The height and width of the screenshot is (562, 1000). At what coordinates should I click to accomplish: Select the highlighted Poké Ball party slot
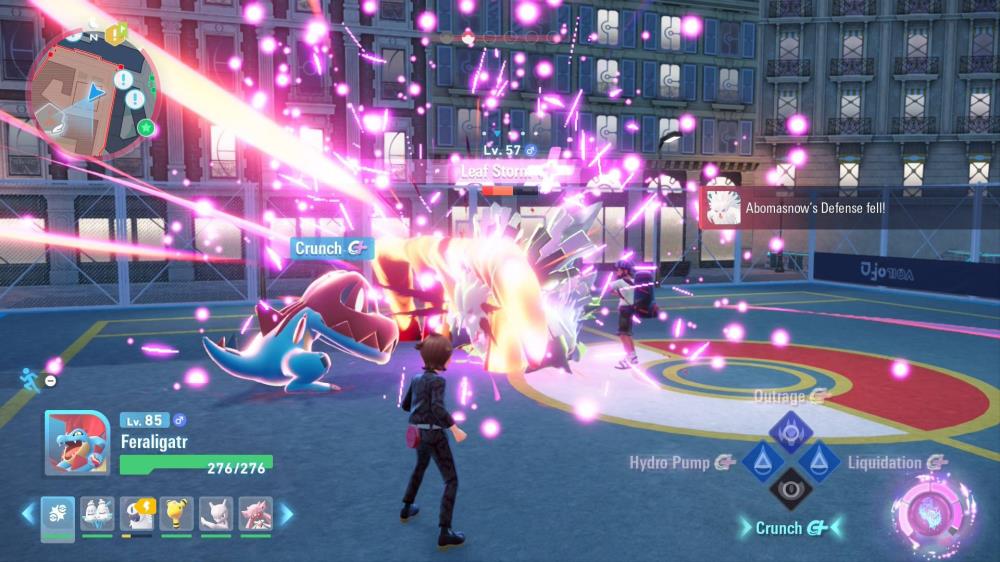[x=58, y=515]
